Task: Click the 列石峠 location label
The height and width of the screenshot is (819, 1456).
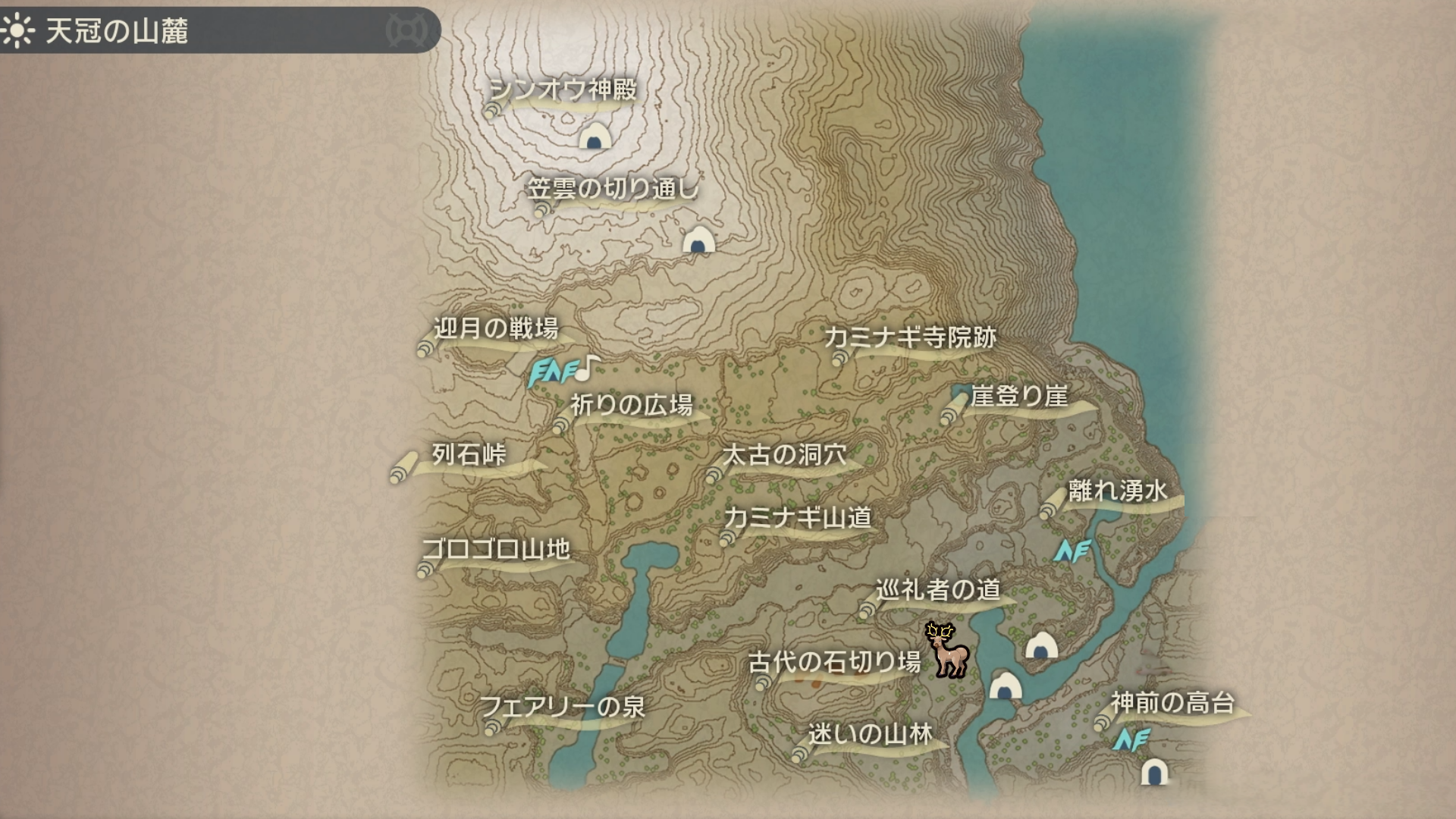Action: point(469,454)
